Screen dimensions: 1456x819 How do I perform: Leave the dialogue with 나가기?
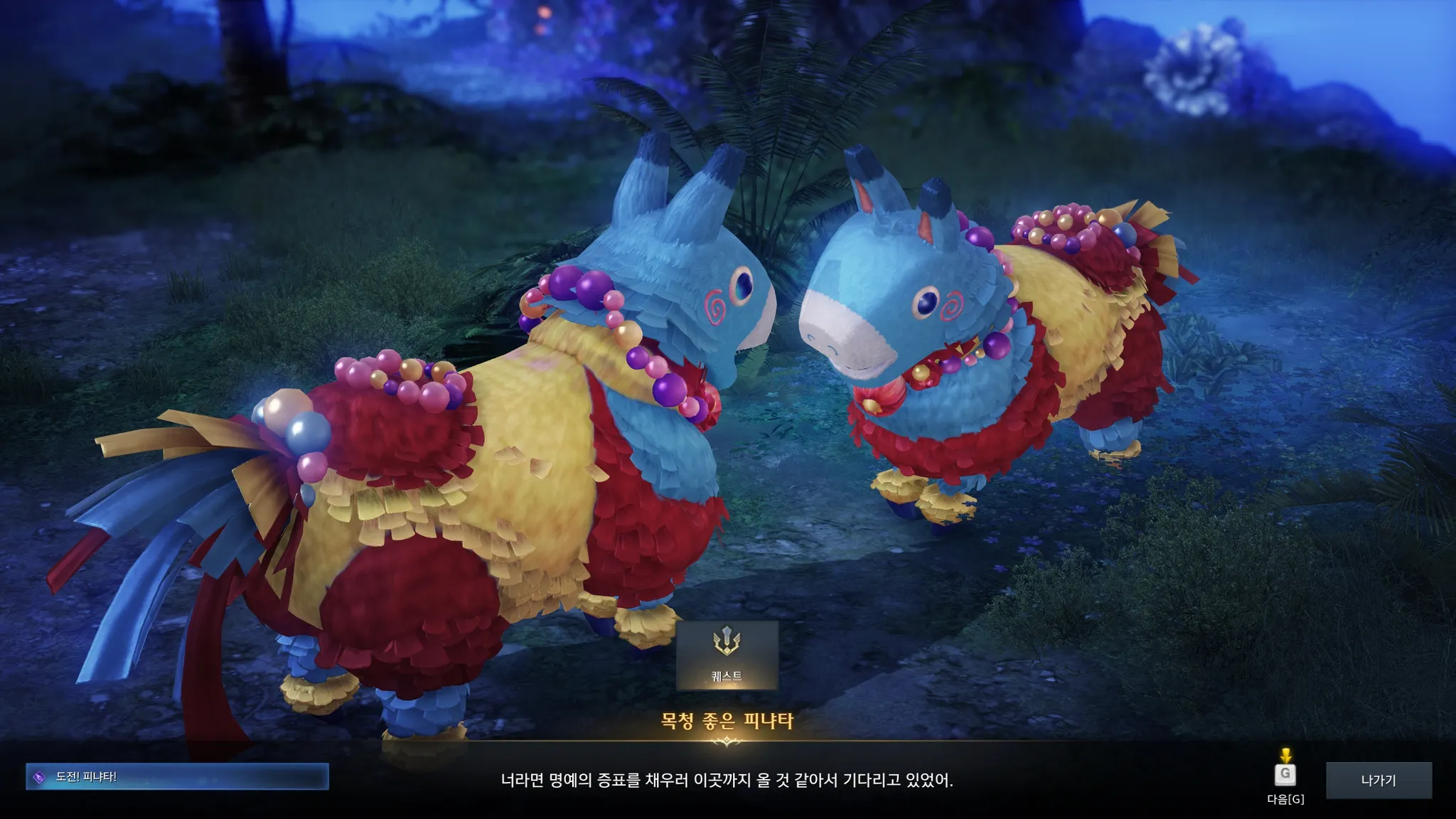click(1378, 780)
